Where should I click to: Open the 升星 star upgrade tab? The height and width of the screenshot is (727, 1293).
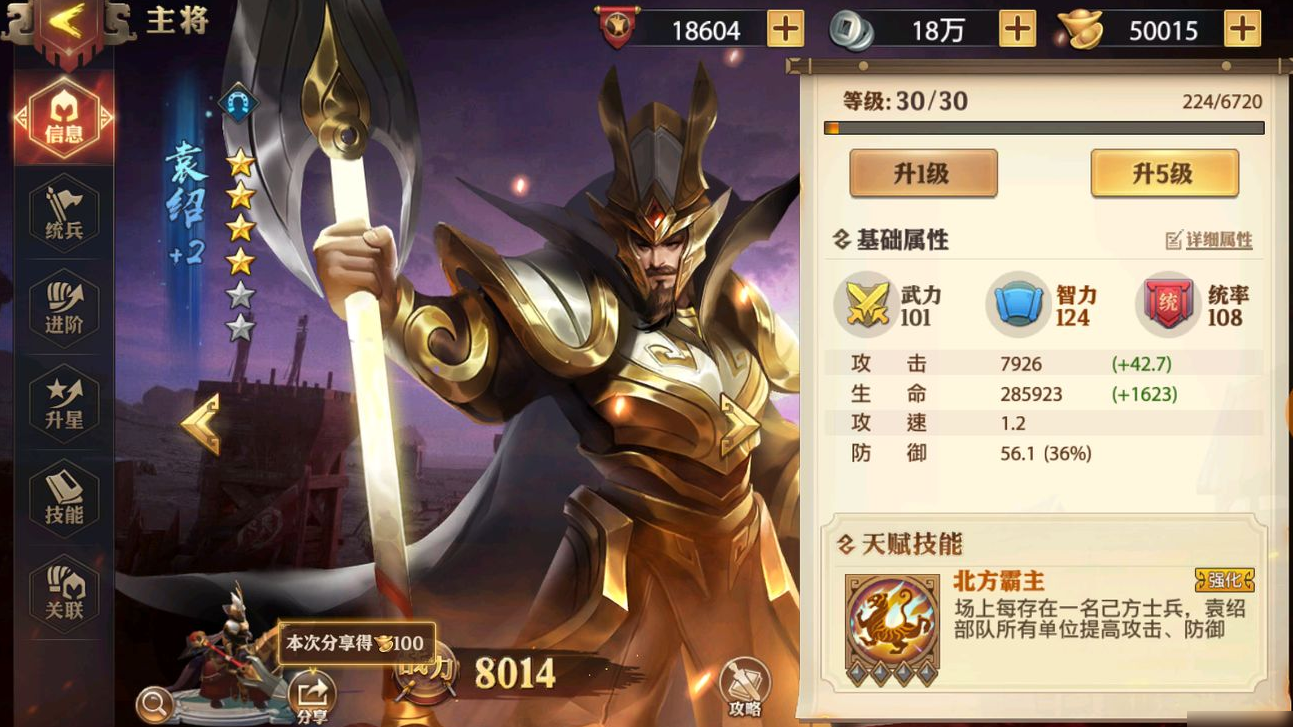point(64,404)
